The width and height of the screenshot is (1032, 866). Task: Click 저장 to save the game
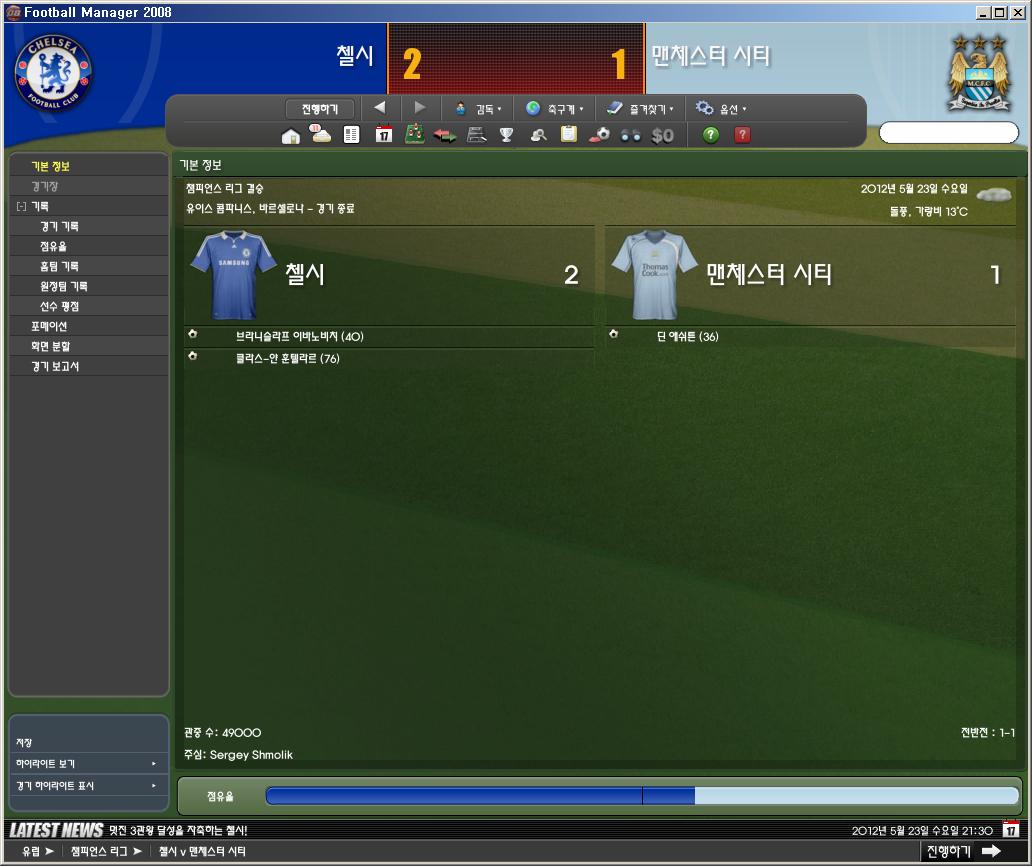click(24, 743)
